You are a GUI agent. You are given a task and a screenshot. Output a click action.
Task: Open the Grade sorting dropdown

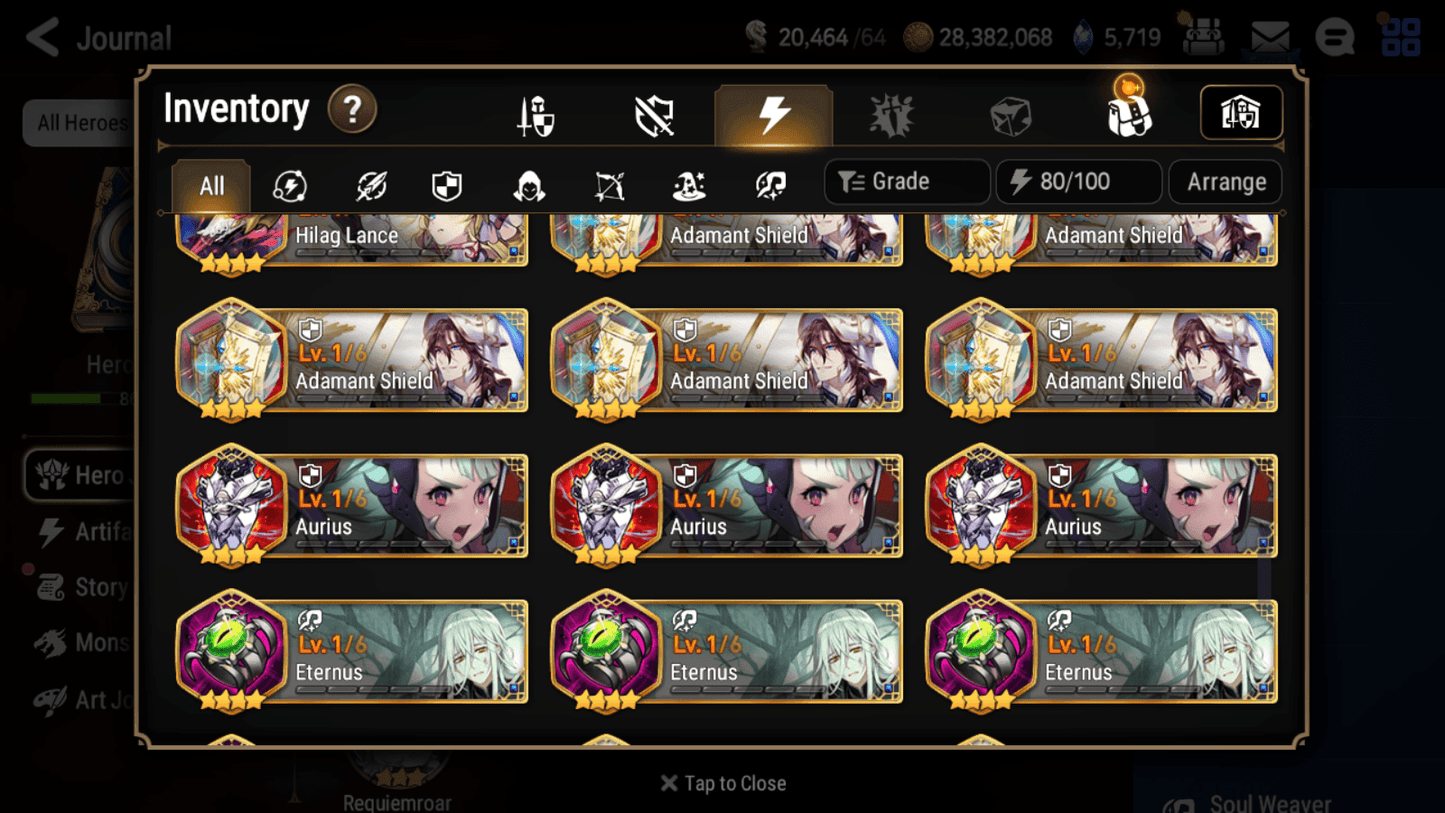906,181
